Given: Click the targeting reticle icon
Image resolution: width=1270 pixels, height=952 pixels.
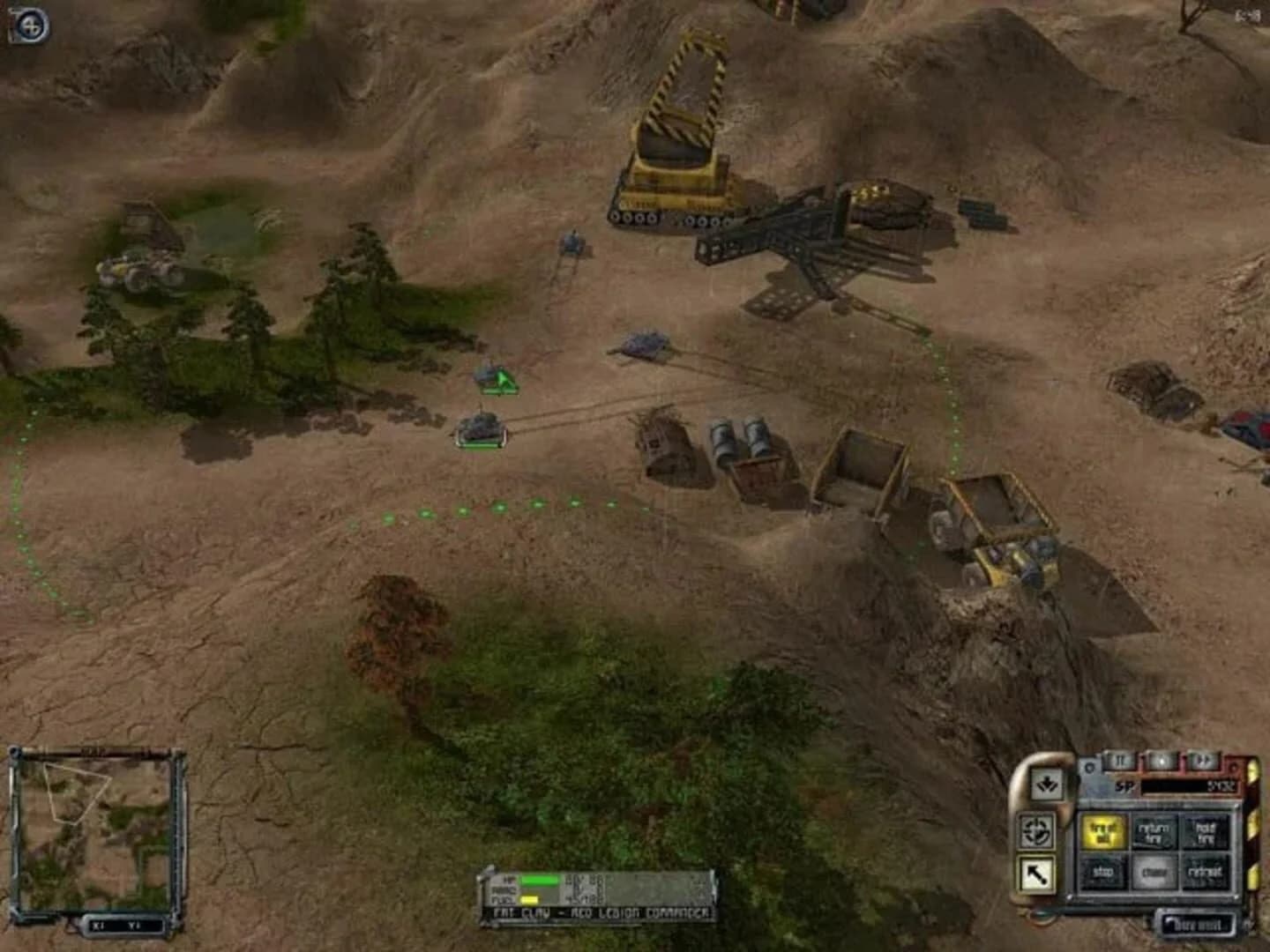Looking at the screenshot, I should point(1037,831).
